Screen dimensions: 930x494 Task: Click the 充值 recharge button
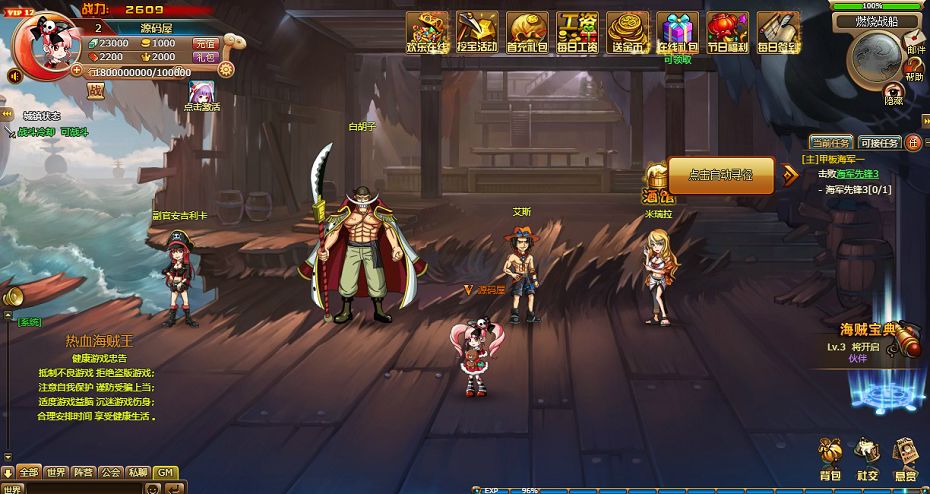click(205, 44)
